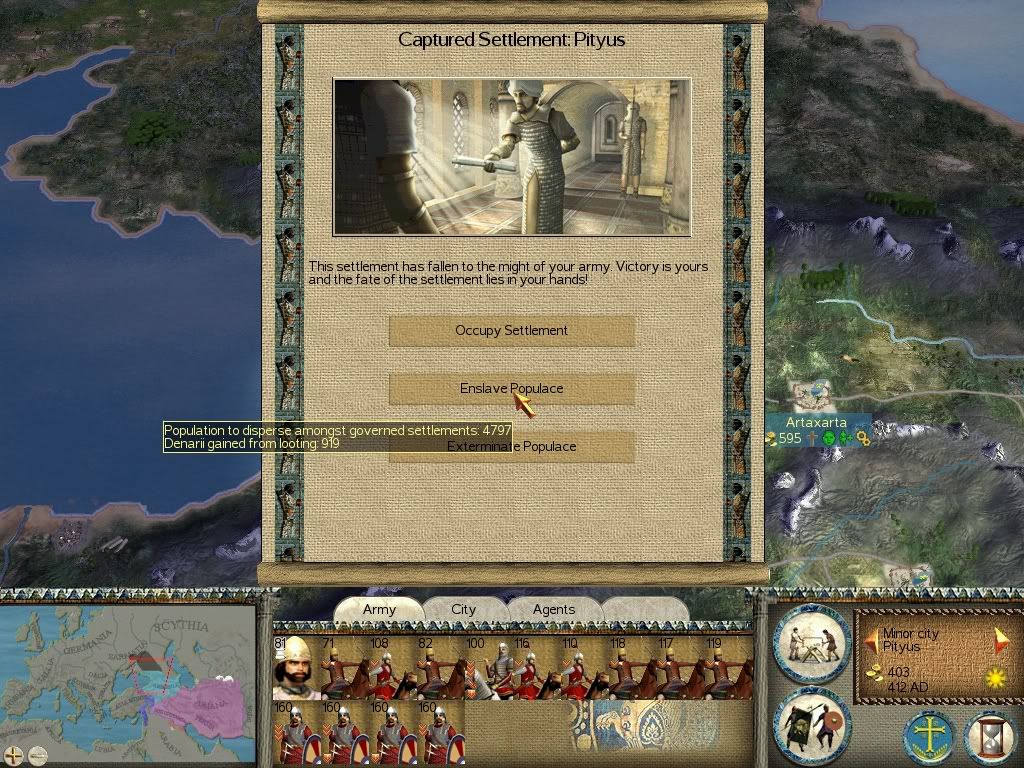End turn with the hourglass button
Image resolution: width=1024 pixels, height=768 pixels.
click(x=989, y=738)
